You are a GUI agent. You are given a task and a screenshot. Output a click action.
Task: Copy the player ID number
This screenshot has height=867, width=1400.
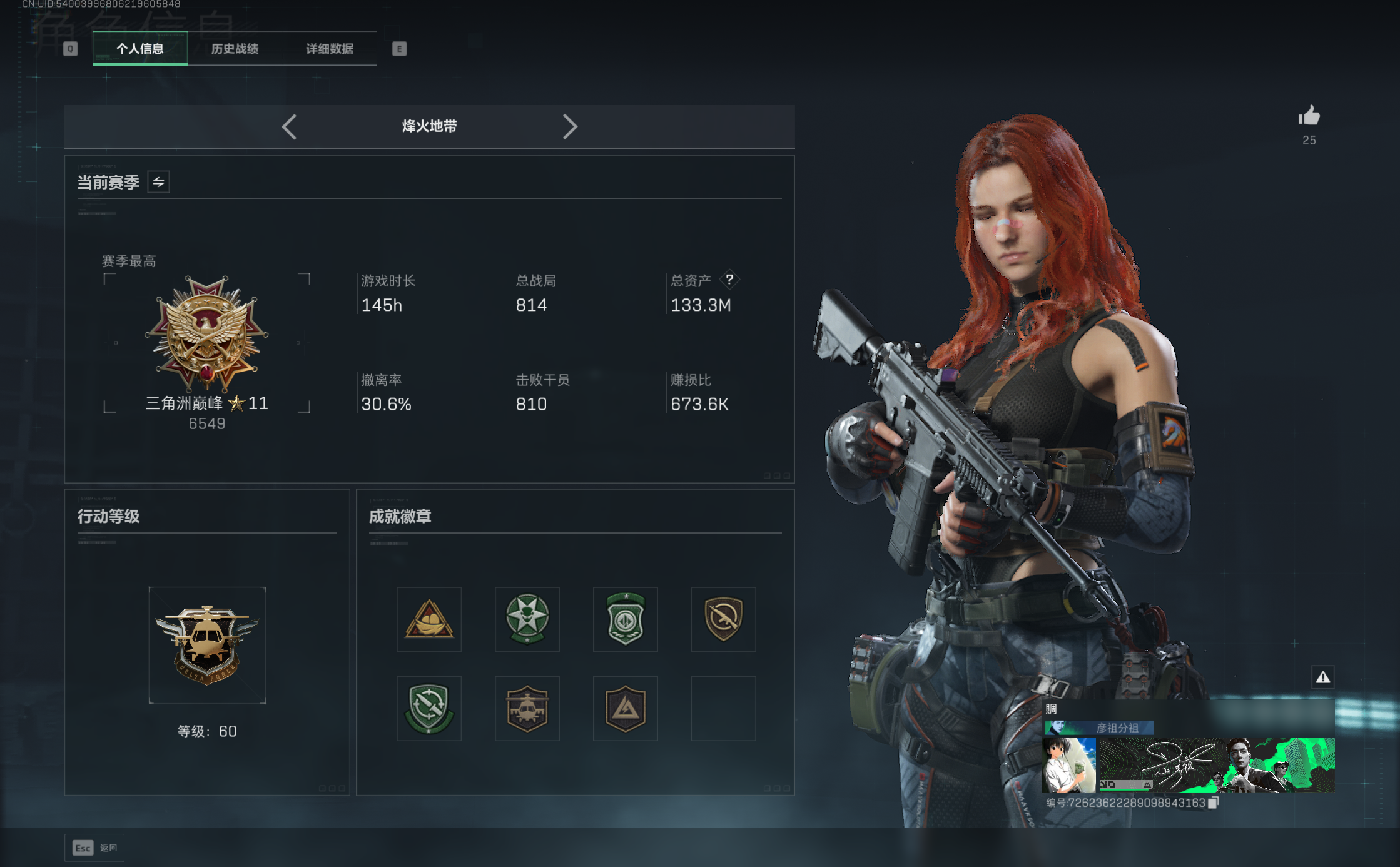coord(1213,803)
